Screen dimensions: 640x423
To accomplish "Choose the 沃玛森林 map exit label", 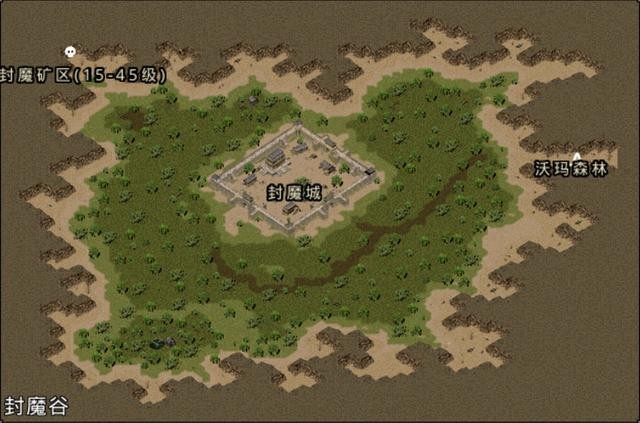I will click(x=571, y=169).
